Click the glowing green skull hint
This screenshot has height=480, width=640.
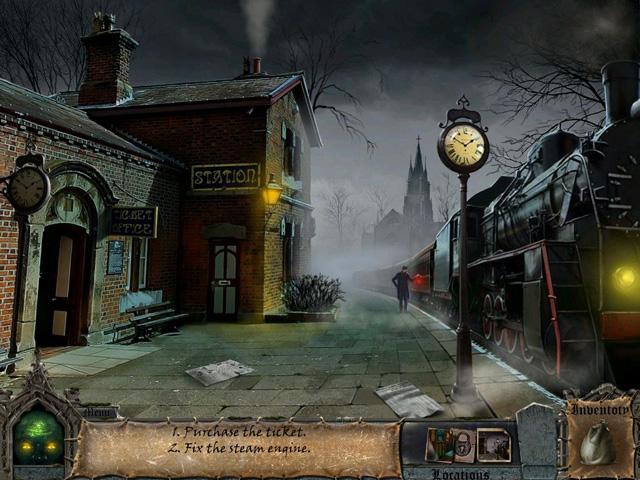pos(37,438)
